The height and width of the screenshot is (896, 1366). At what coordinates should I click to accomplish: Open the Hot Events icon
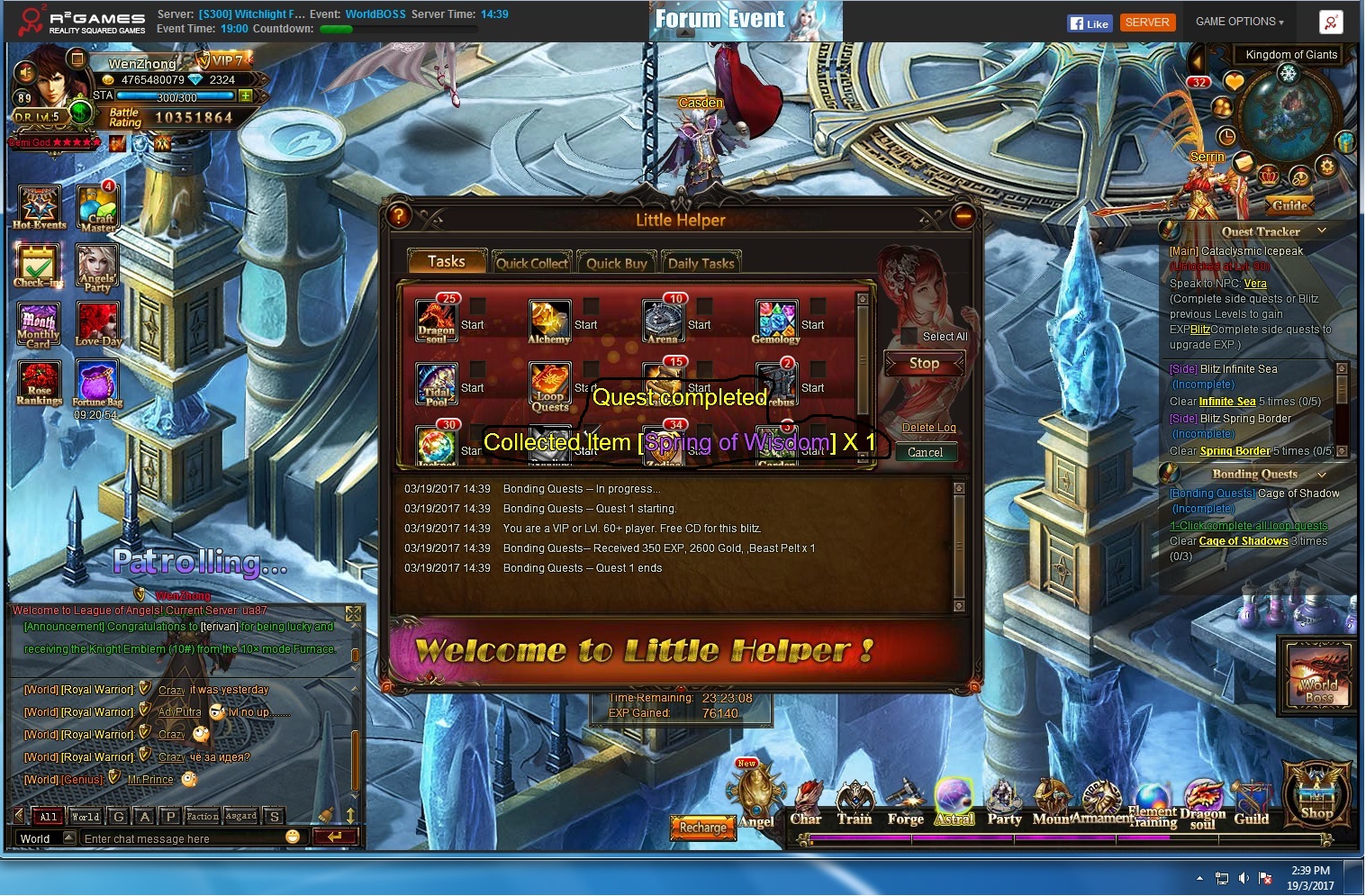(x=39, y=206)
